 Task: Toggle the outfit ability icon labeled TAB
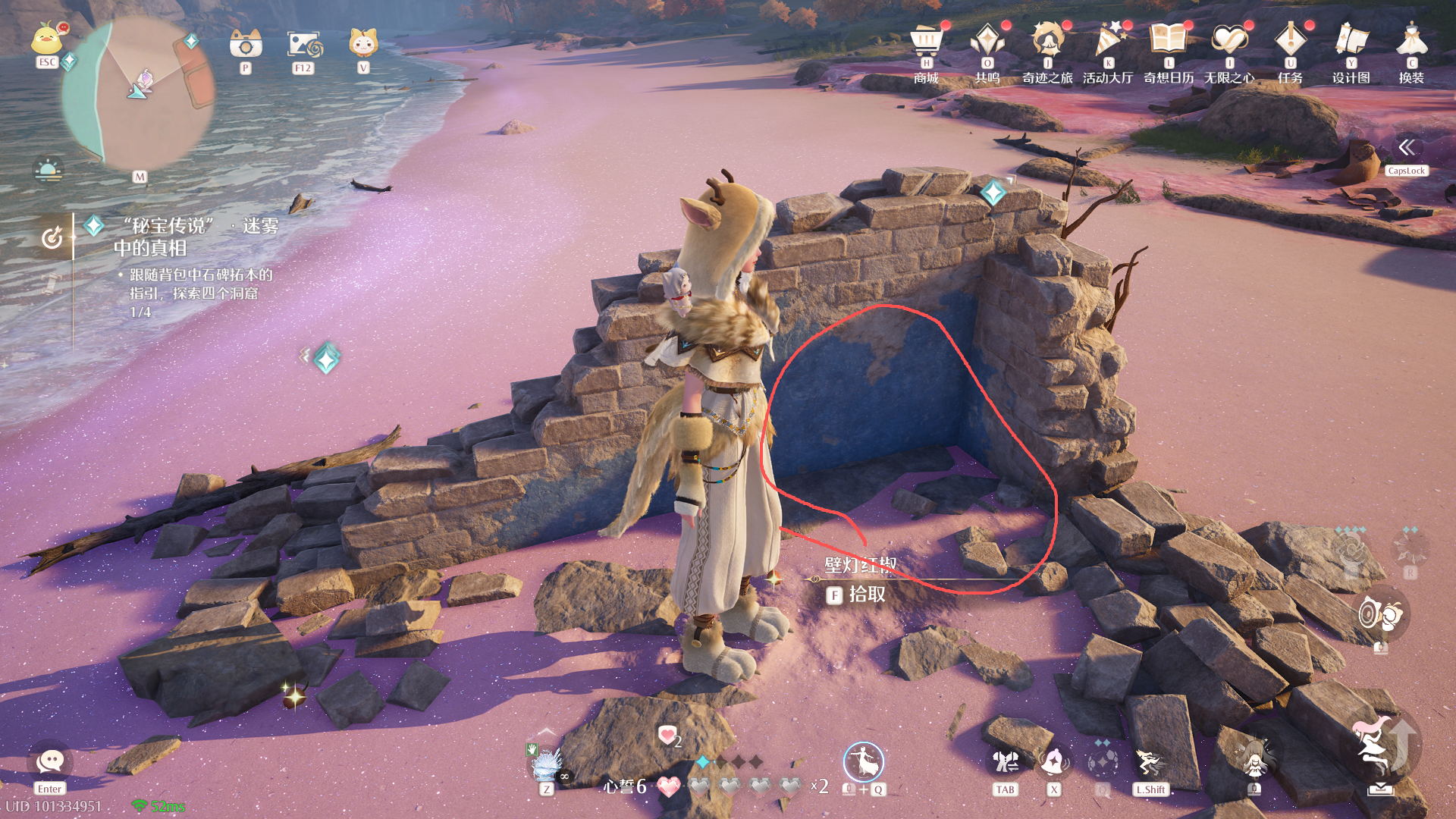click(1006, 762)
